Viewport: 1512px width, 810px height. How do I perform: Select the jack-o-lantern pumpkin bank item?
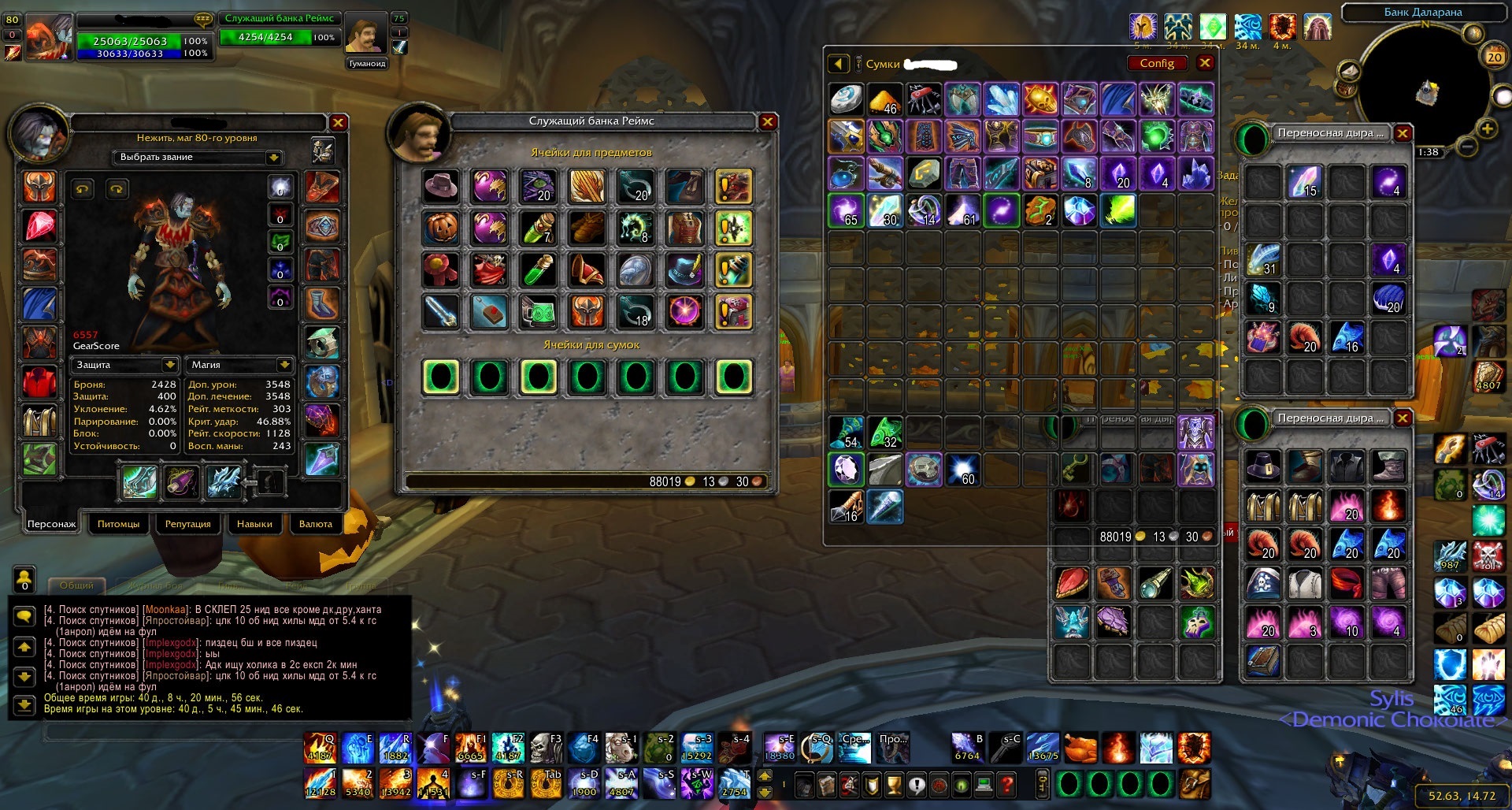pyautogui.click(x=441, y=228)
